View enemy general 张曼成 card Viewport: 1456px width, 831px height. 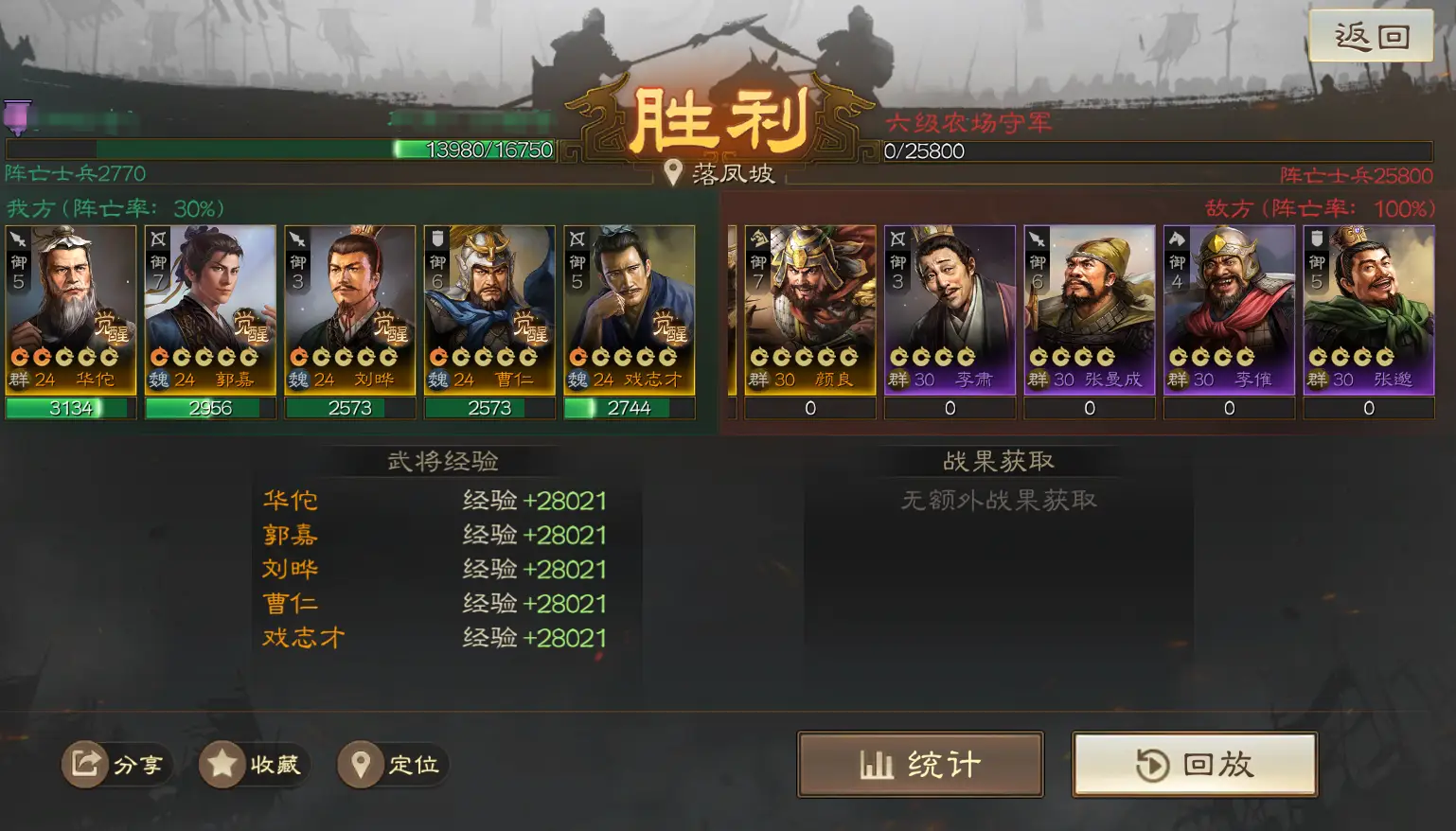point(1090,309)
